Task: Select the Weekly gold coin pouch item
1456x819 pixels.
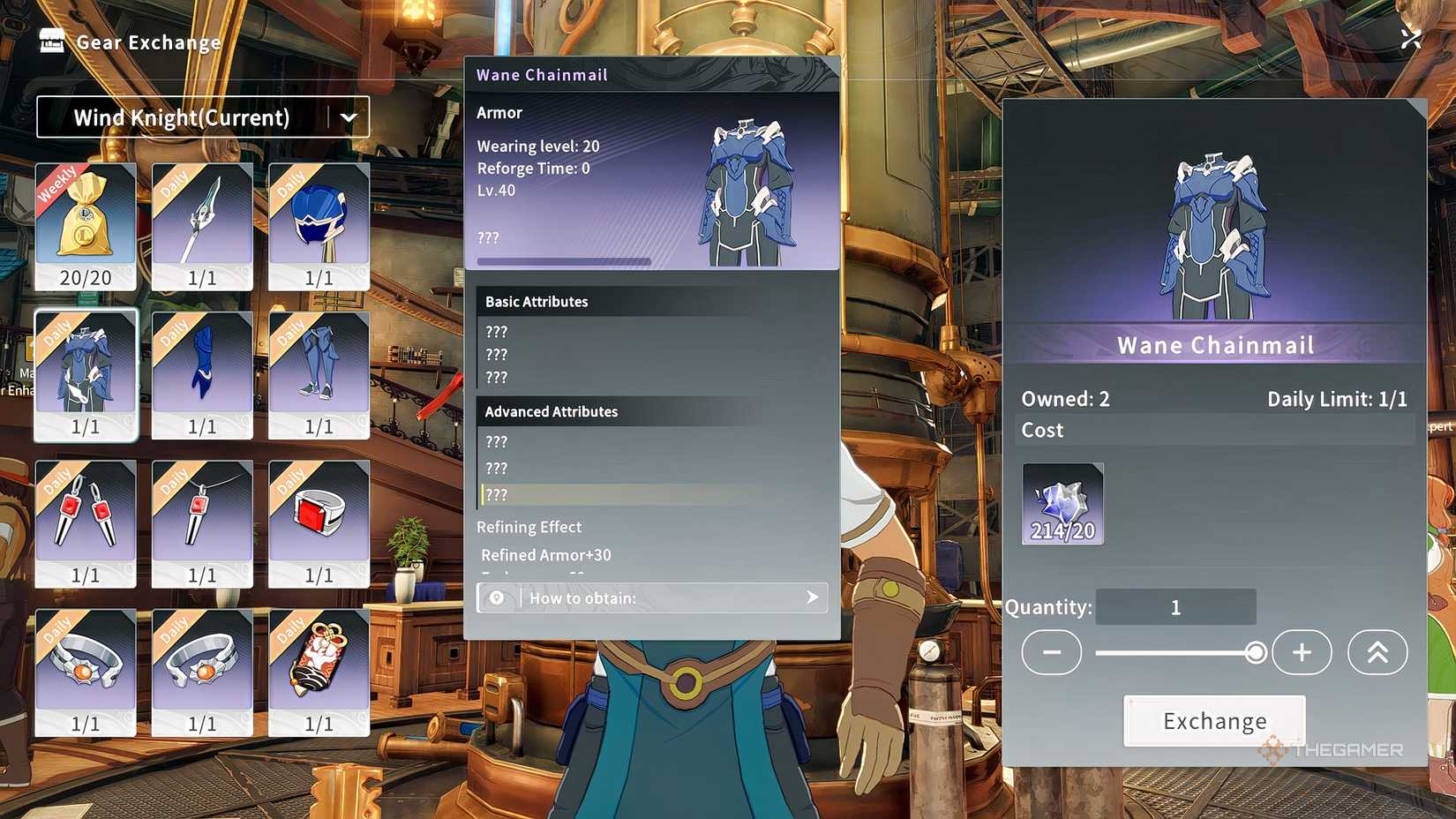Action: [86, 221]
